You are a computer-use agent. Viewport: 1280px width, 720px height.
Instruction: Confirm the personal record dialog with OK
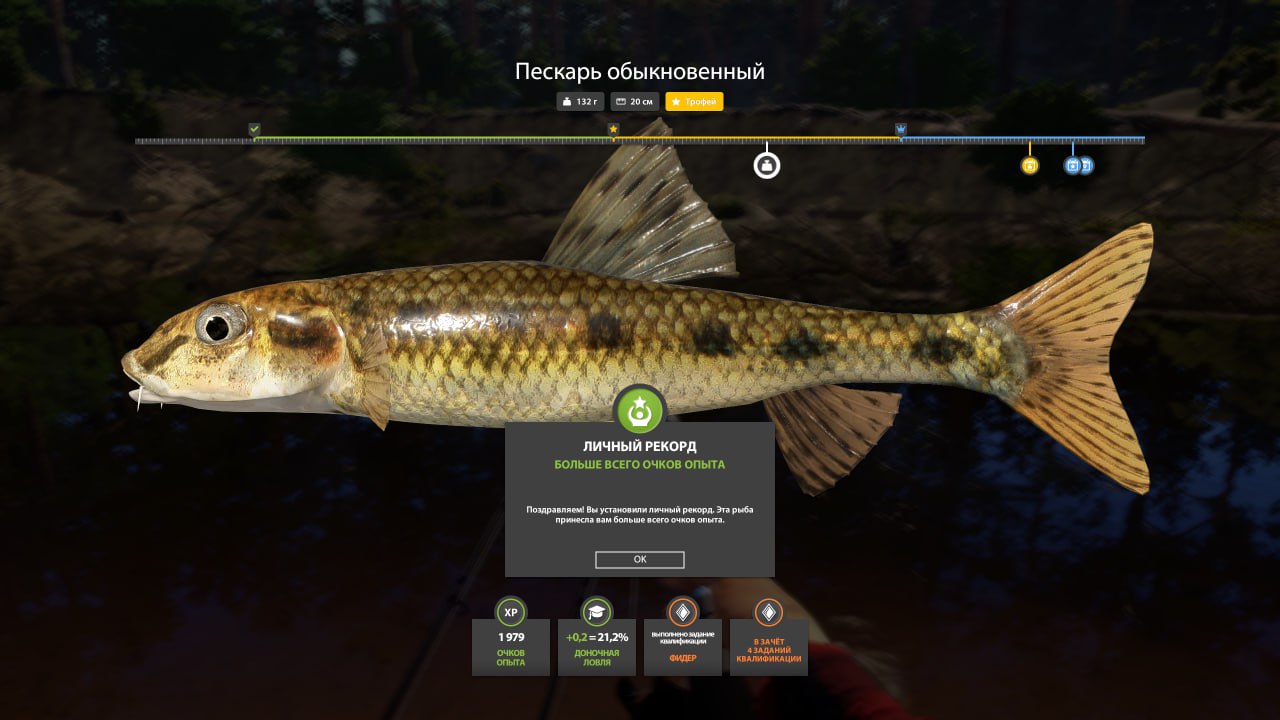point(640,560)
